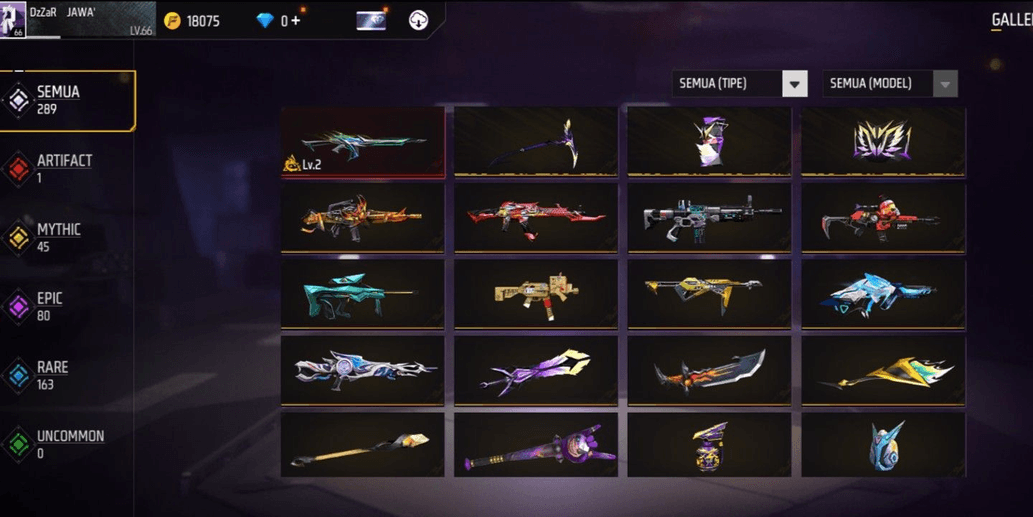Switch to the ARTIFACT category
Viewport: 1033px width, 517px height.
[64, 168]
